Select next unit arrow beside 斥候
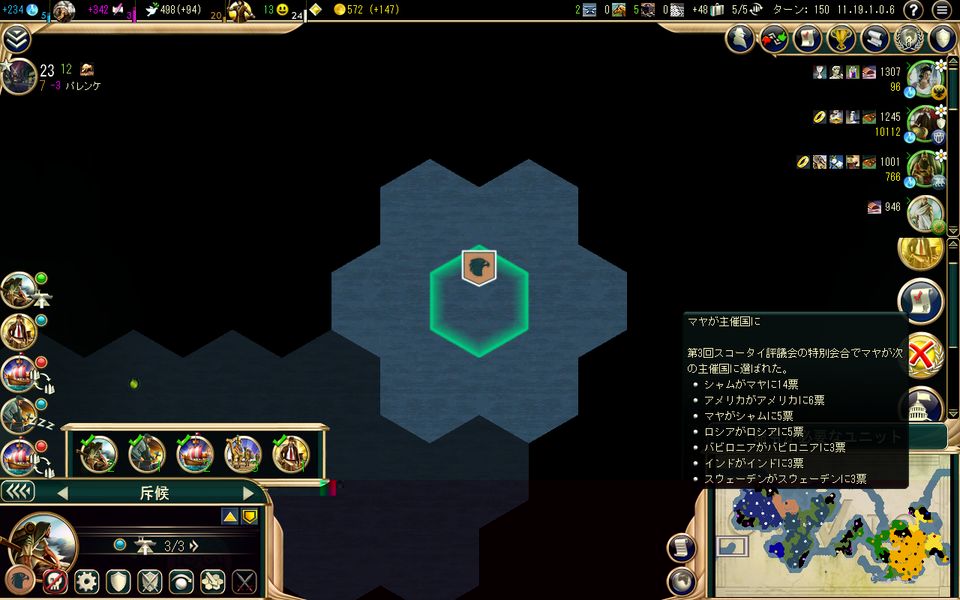Image resolution: width=960 pixels, height=600 pixels. (x=249, y=493)
